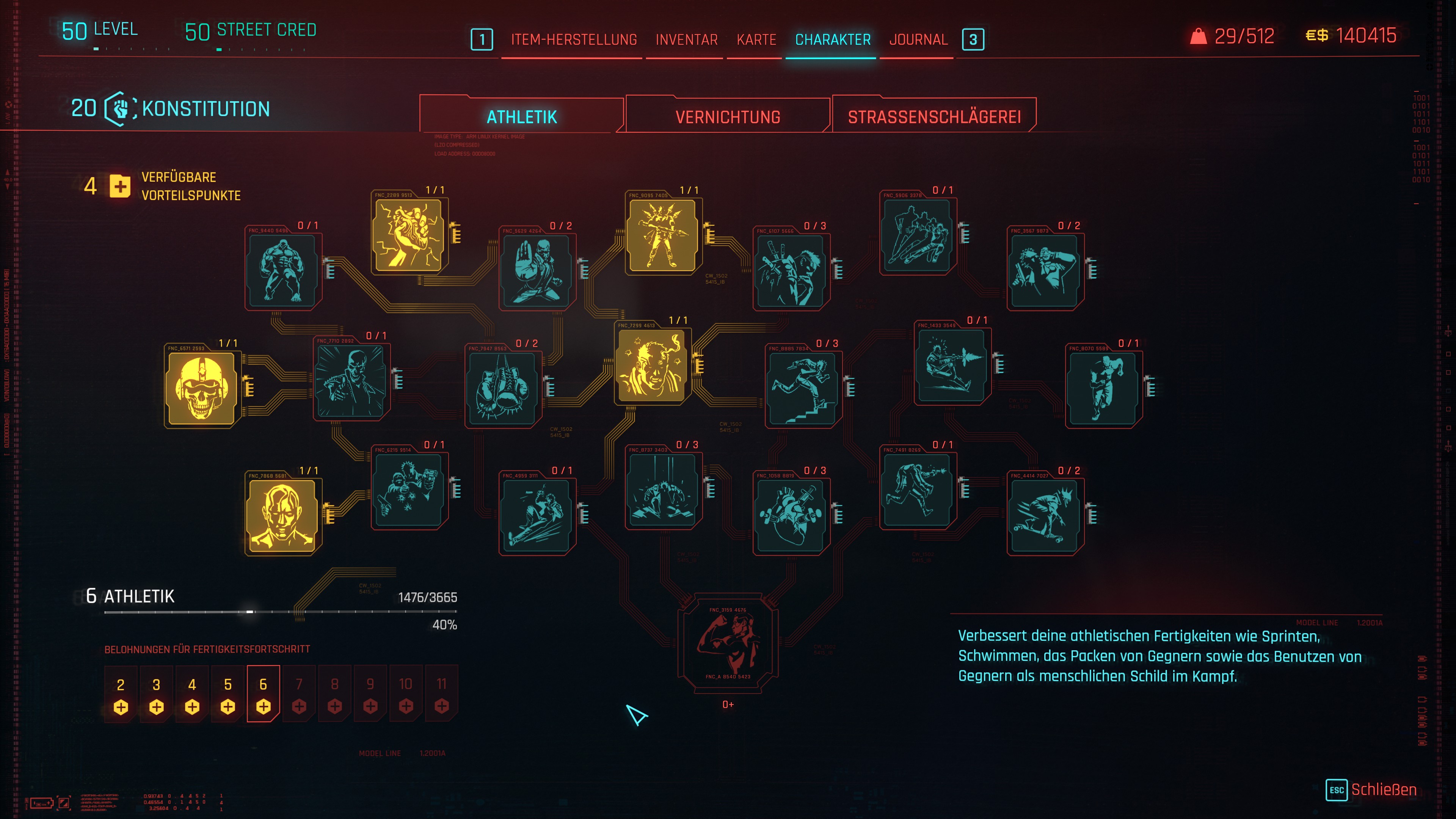Choose the muscular hulk figure perk
The height and width of the screenshot is (819, 1456).
click(282, 270)
